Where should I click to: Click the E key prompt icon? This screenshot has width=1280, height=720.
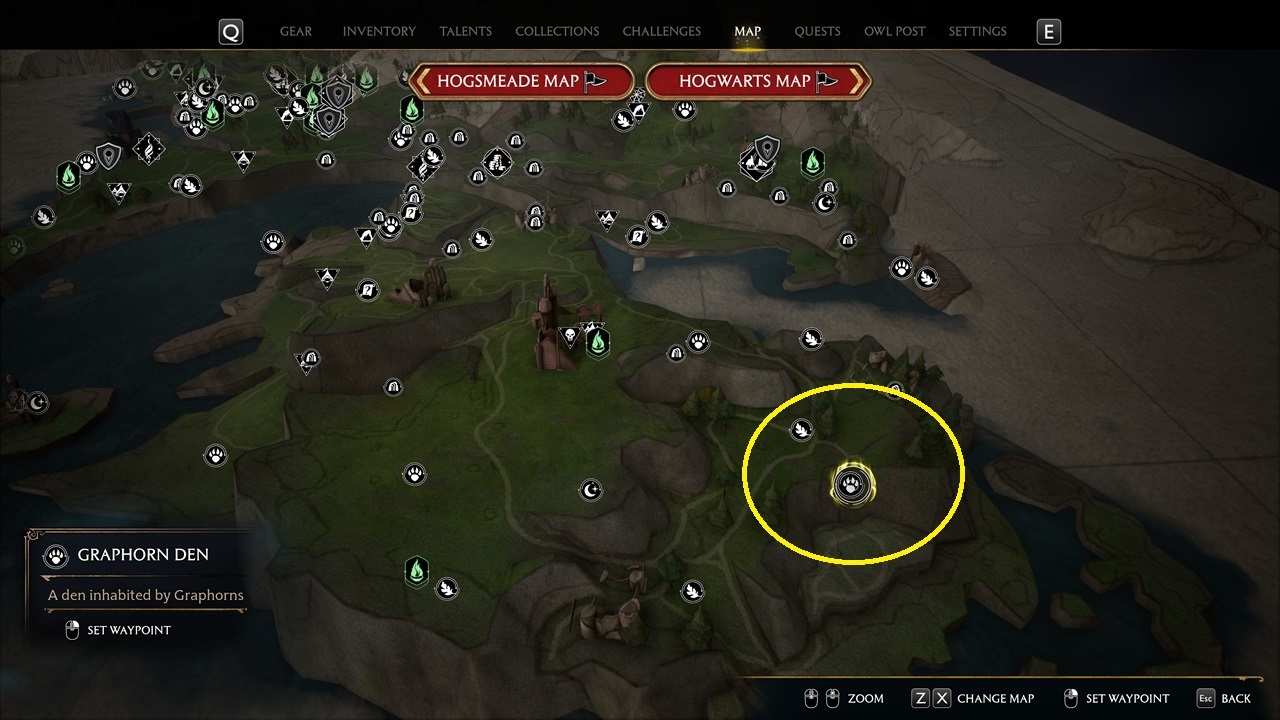(x=1048, y=31)
